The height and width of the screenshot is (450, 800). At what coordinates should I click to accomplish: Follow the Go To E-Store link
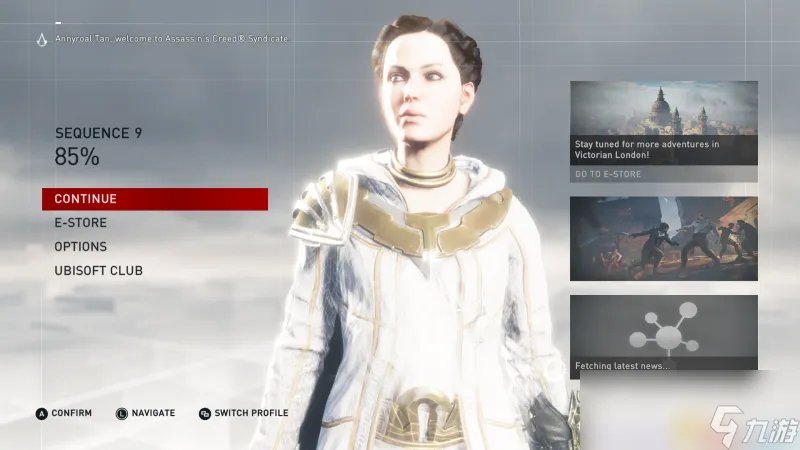click(608, 174)
